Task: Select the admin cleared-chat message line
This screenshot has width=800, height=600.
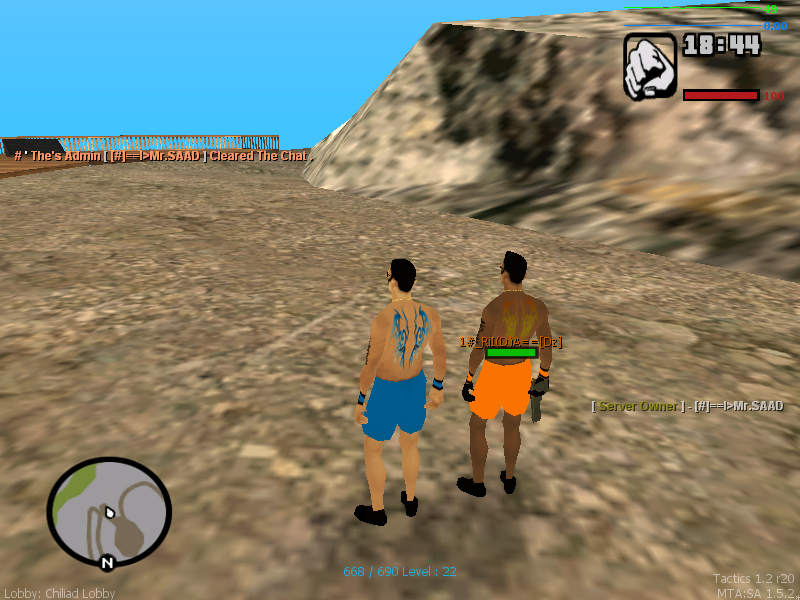Action: pyautogui.click(x=163, y=156)
